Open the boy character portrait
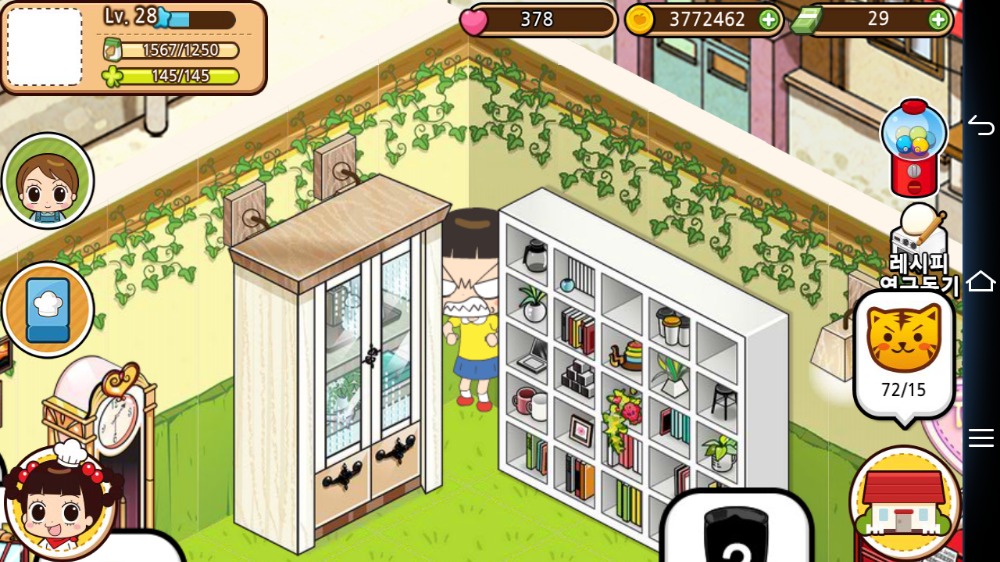This screenshot has height=562, width=1000. (47, 181)
